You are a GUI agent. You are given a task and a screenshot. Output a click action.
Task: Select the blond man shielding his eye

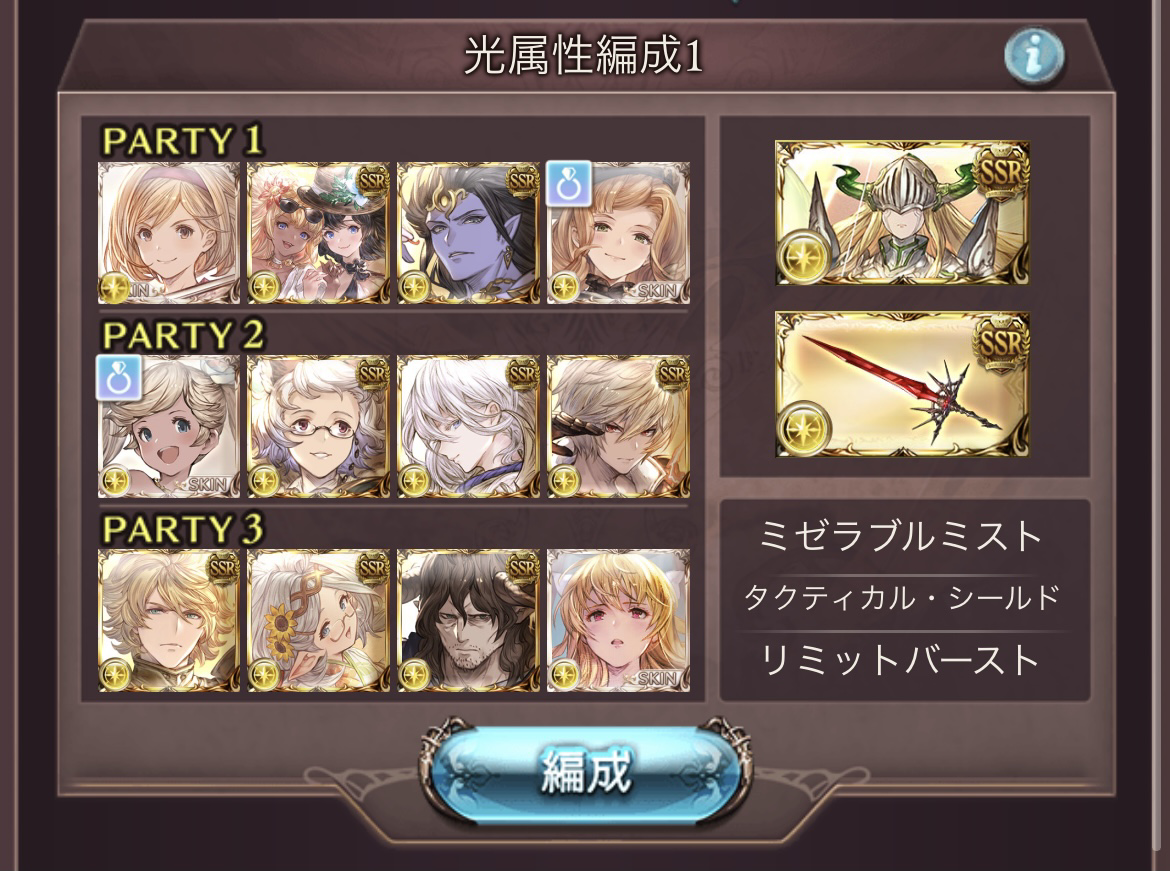click(618, 427)
